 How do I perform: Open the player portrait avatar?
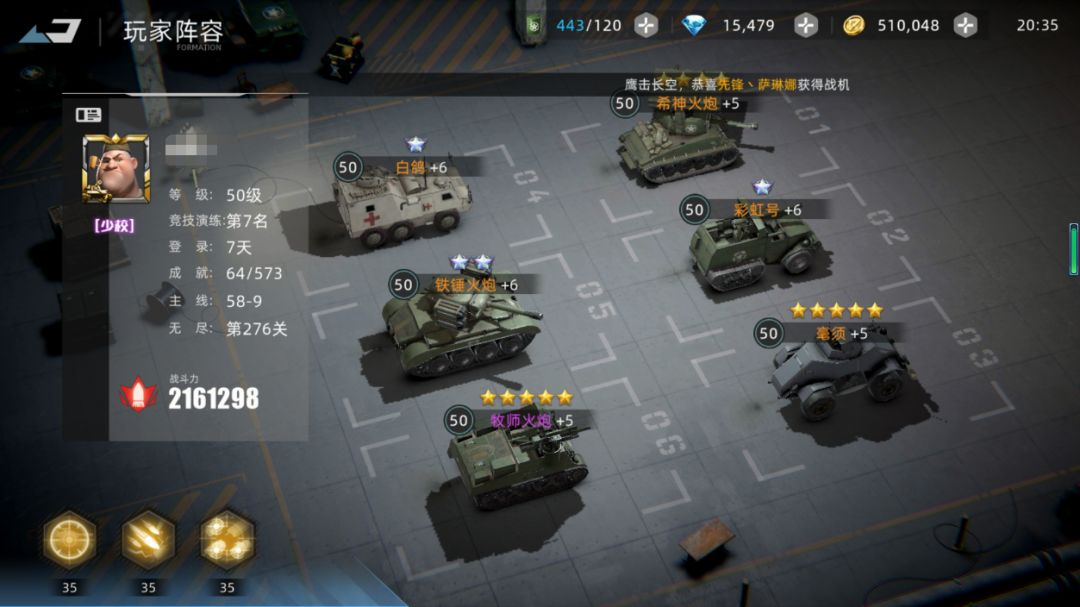(x=116, y=168)
